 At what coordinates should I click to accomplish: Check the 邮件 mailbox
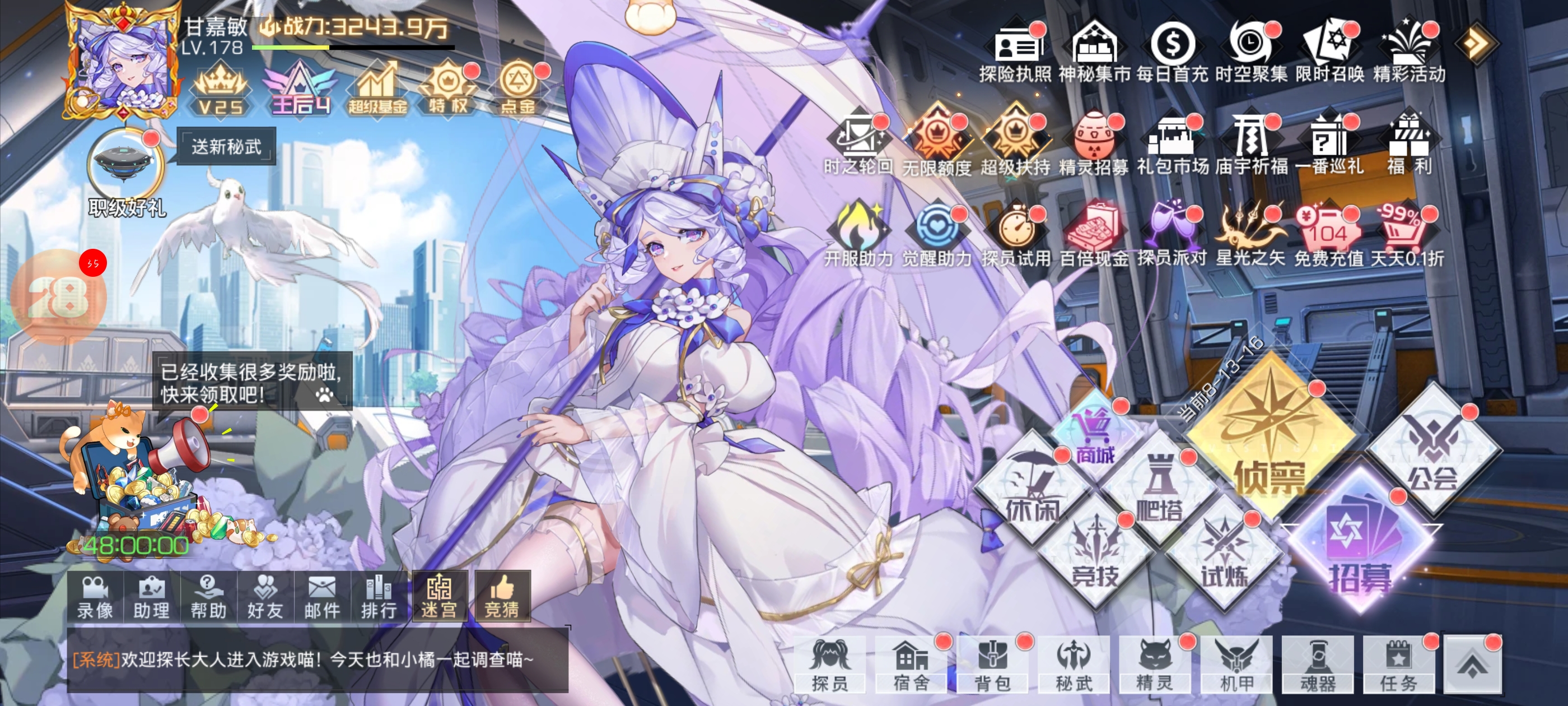[322, 597]
